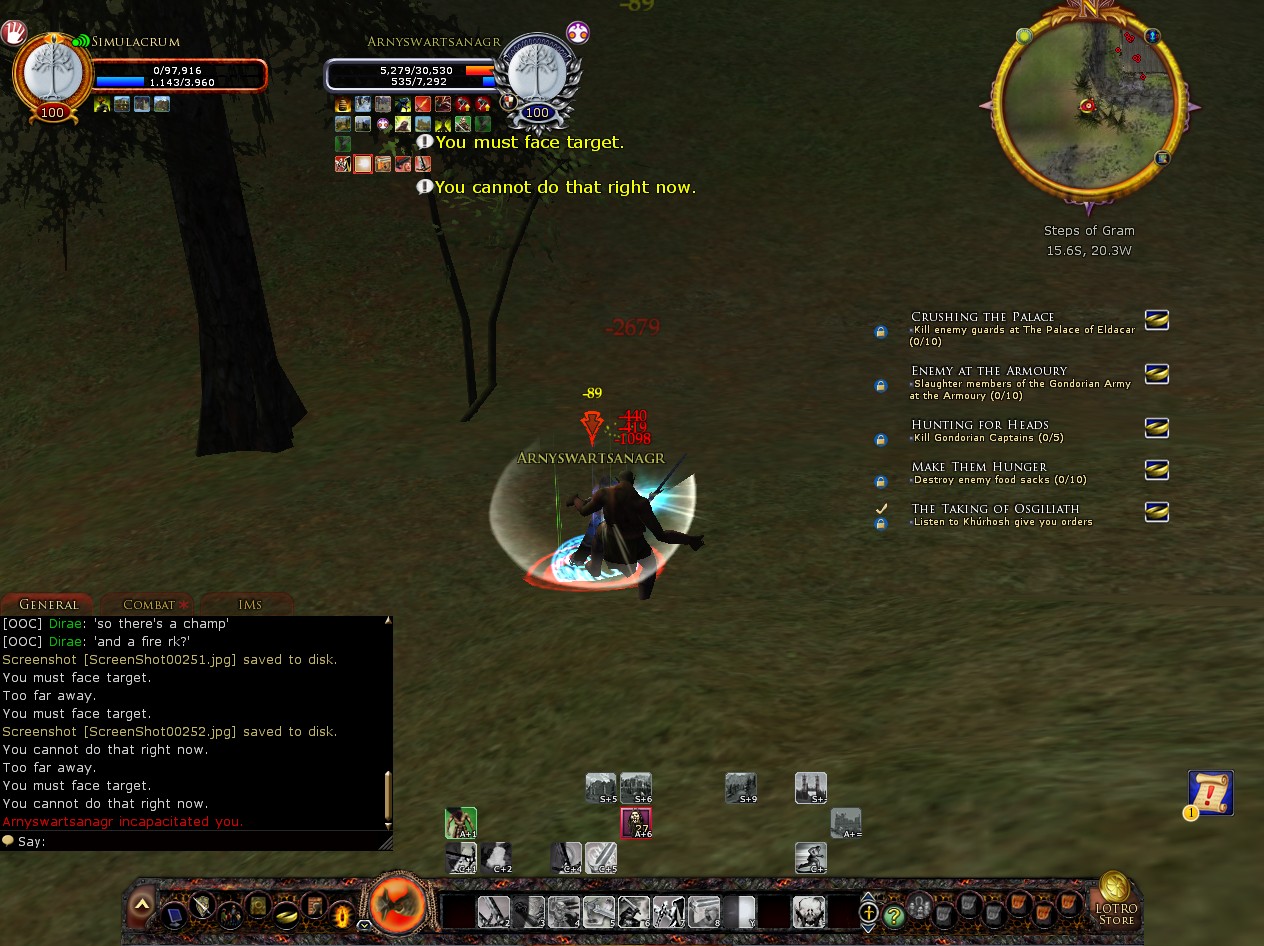
Task: Use the A+1 quickslot skill
Action: [461, 823]
